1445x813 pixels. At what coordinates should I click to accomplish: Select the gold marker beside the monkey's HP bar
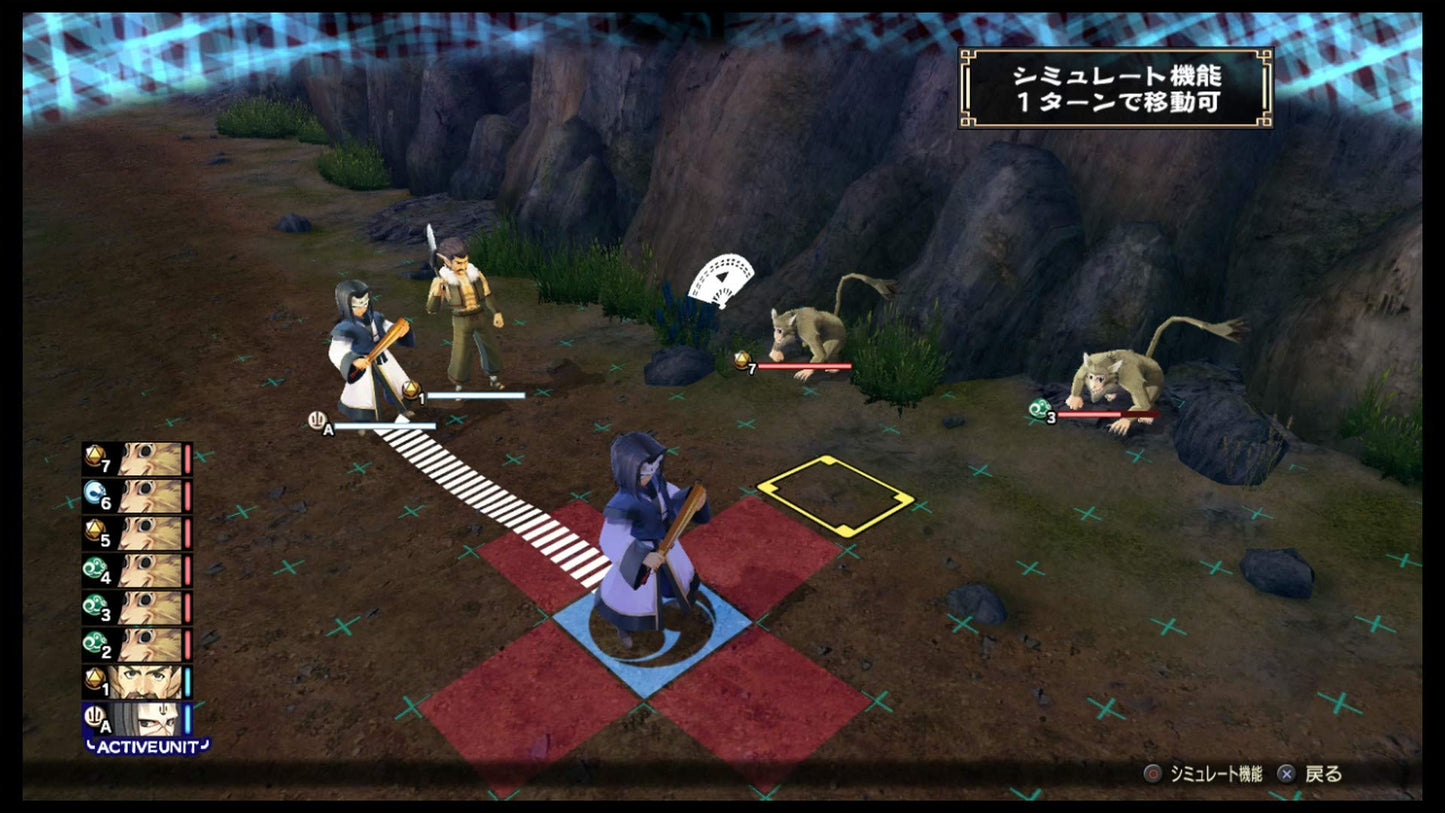click(x=743, y=360)
